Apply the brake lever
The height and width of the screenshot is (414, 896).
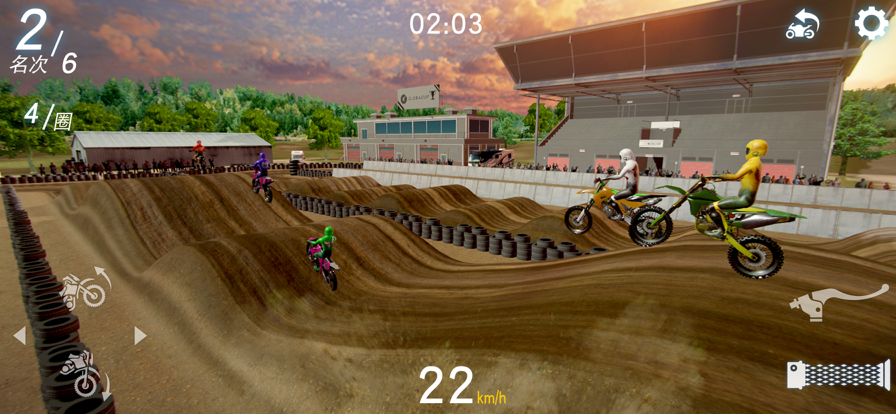point(838,302)
